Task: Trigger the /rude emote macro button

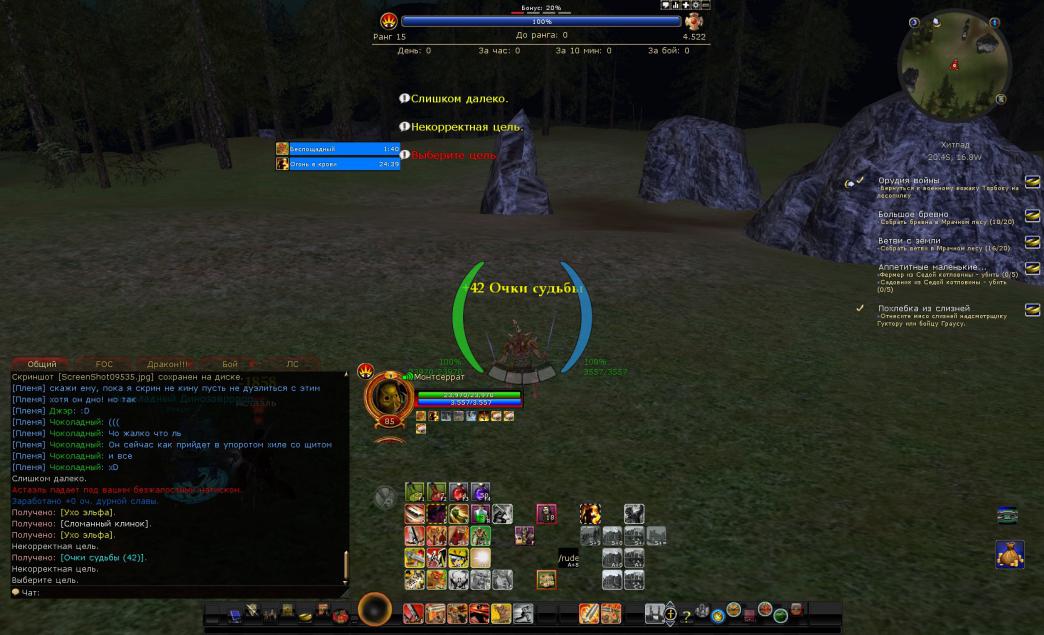Action: [568, 558]
